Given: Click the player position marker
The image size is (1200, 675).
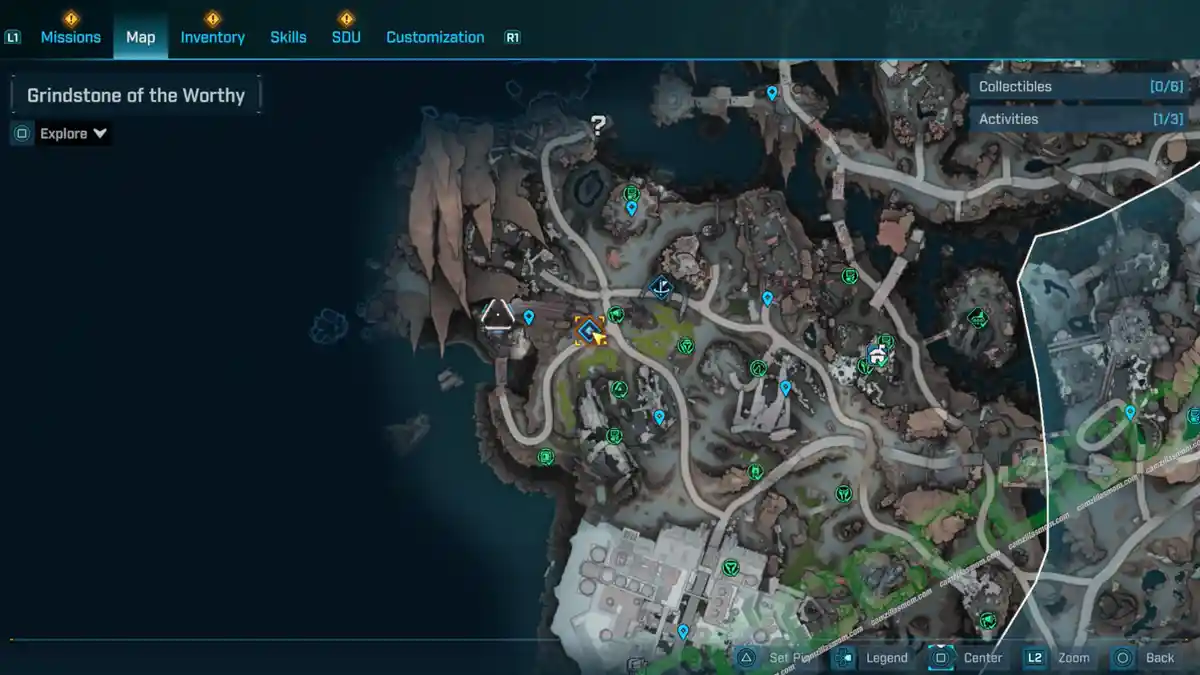Looking at the screenshot, I should (x=590, y=330).
